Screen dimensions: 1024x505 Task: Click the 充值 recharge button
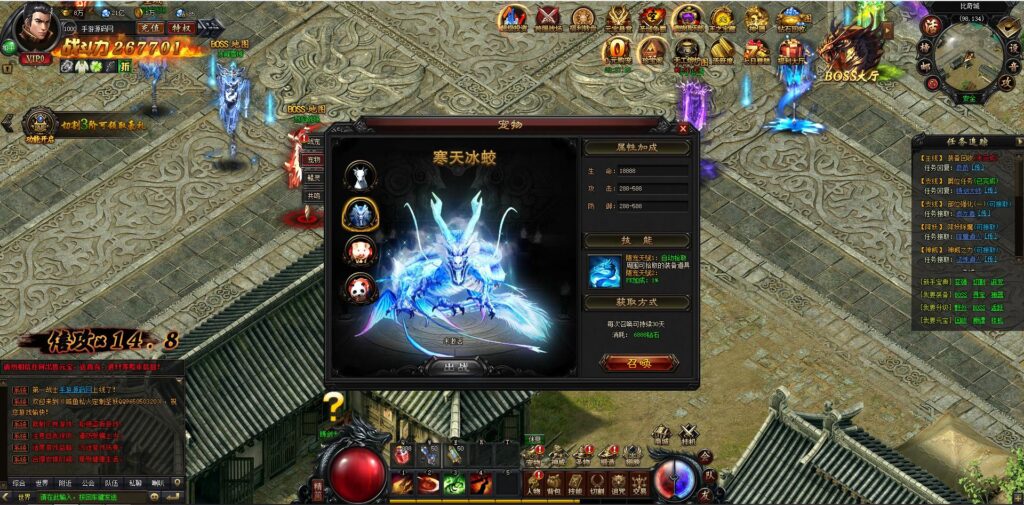[151, 28]
